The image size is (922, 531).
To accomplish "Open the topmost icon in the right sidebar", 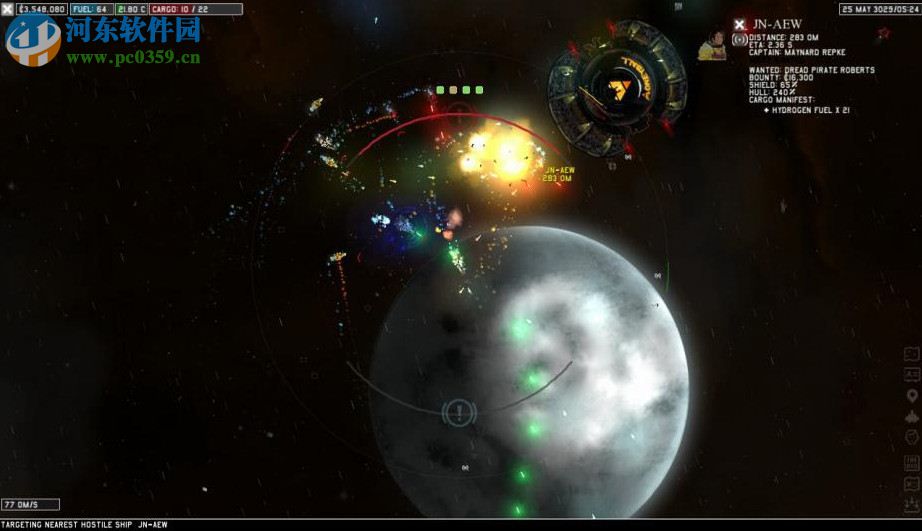I will click(x=911, y=354).
